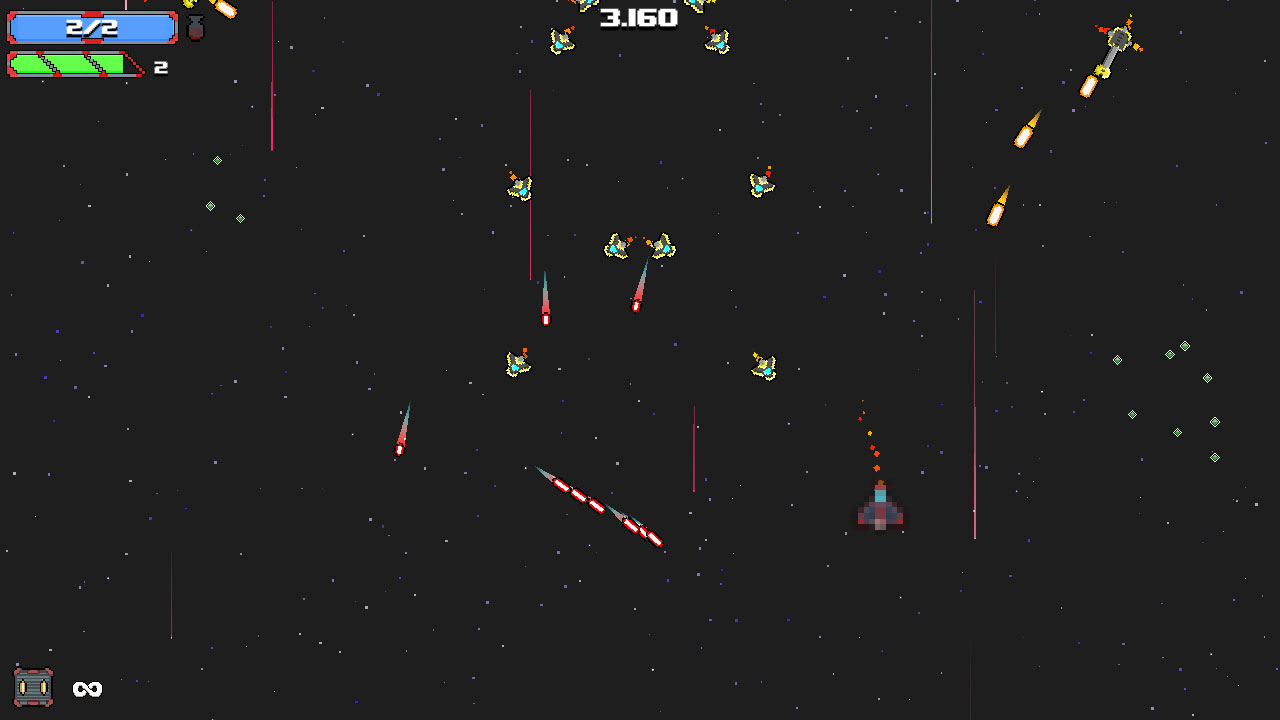Select the score 3.160 at top center
The width and height of the screenshot is (1280, 720).
point(637,17)
